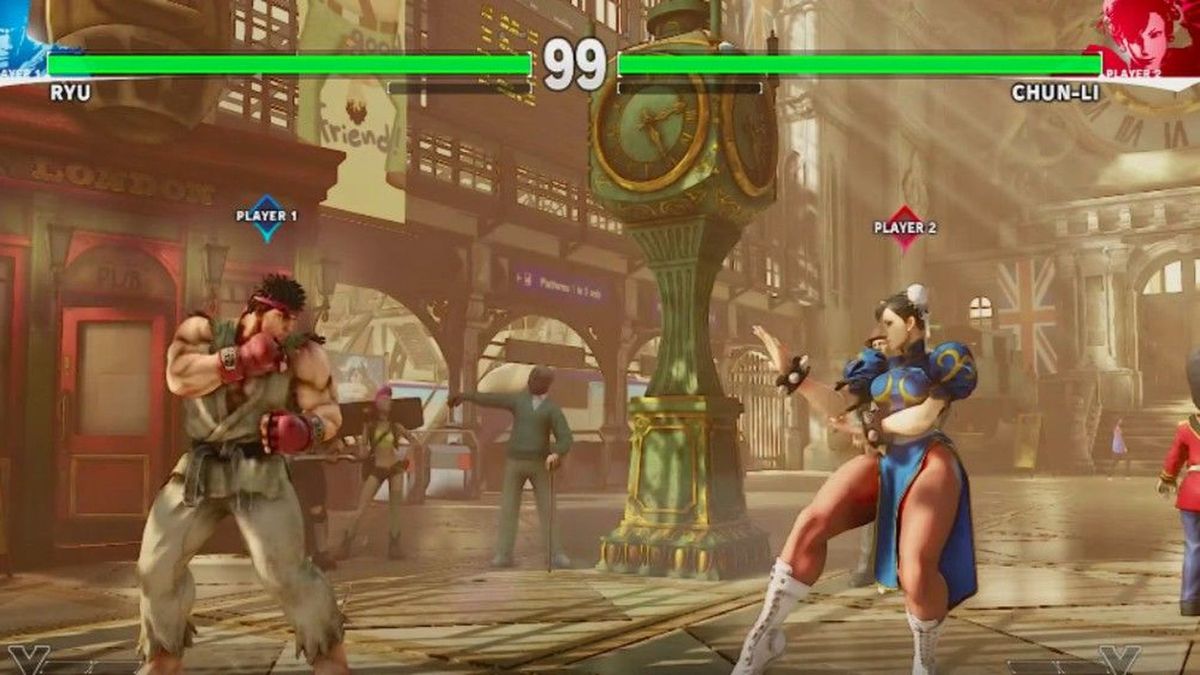
Task: Select the red Player 2 diamond marker
Action: pyautogui.click(x=905, y=228)
